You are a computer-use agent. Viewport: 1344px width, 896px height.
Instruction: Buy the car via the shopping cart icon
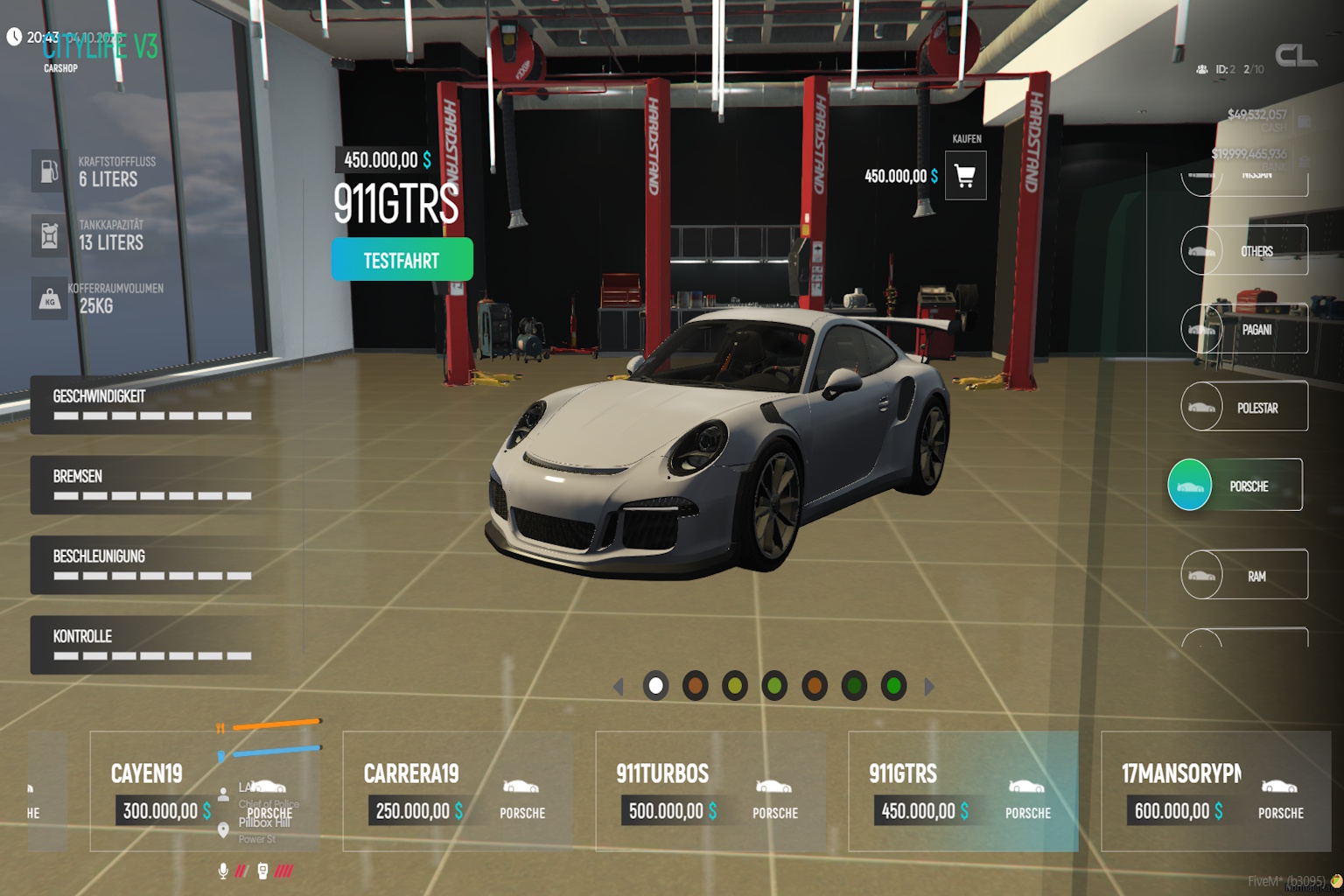coord(965,176)
